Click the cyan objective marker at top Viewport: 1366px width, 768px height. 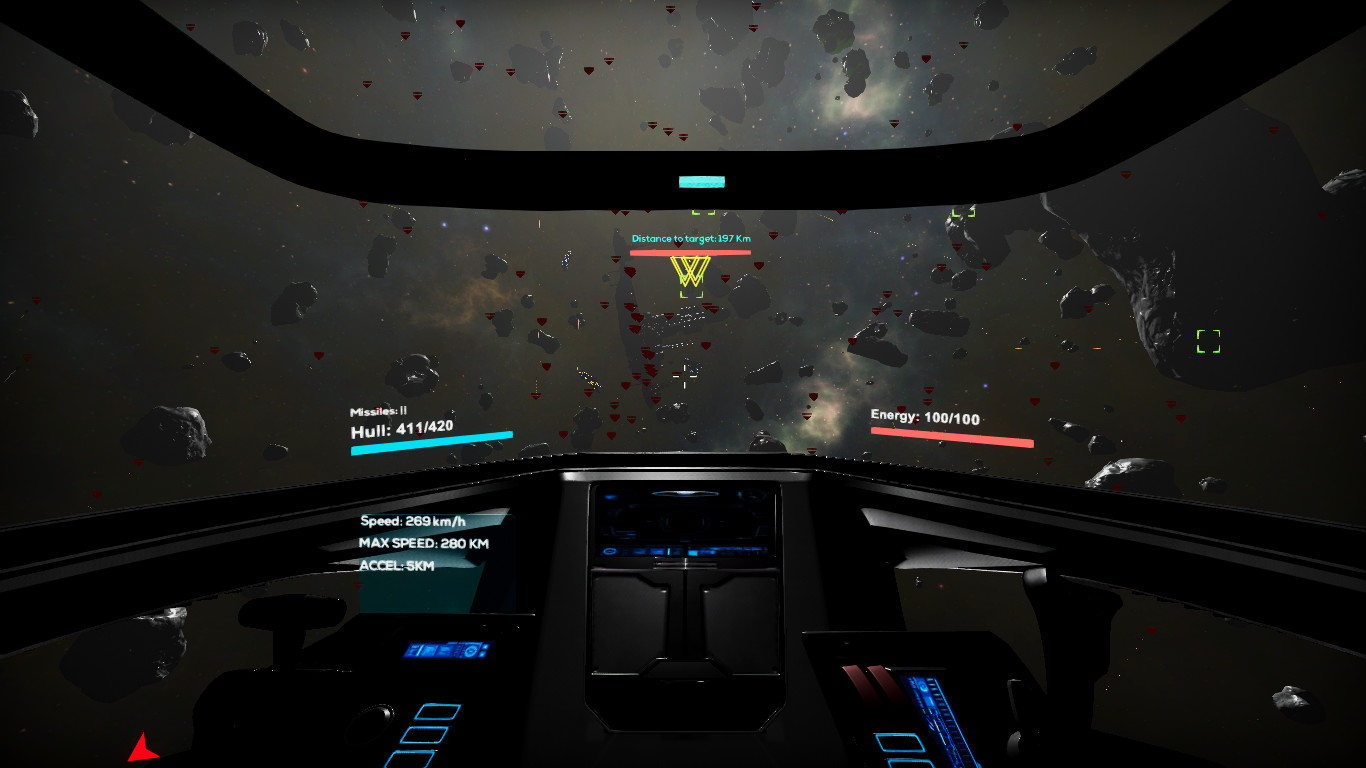coord(700,181)
